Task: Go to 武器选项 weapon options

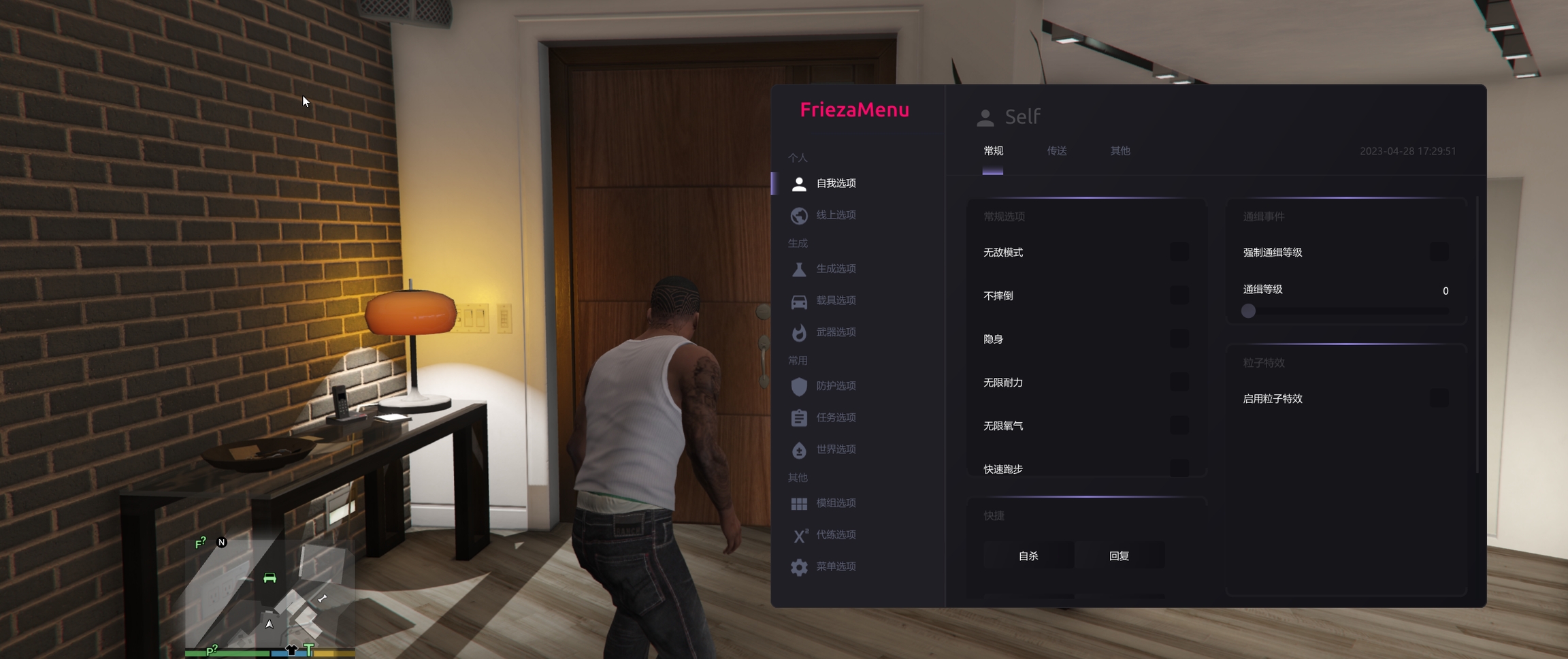Action: tap(835, 332)
